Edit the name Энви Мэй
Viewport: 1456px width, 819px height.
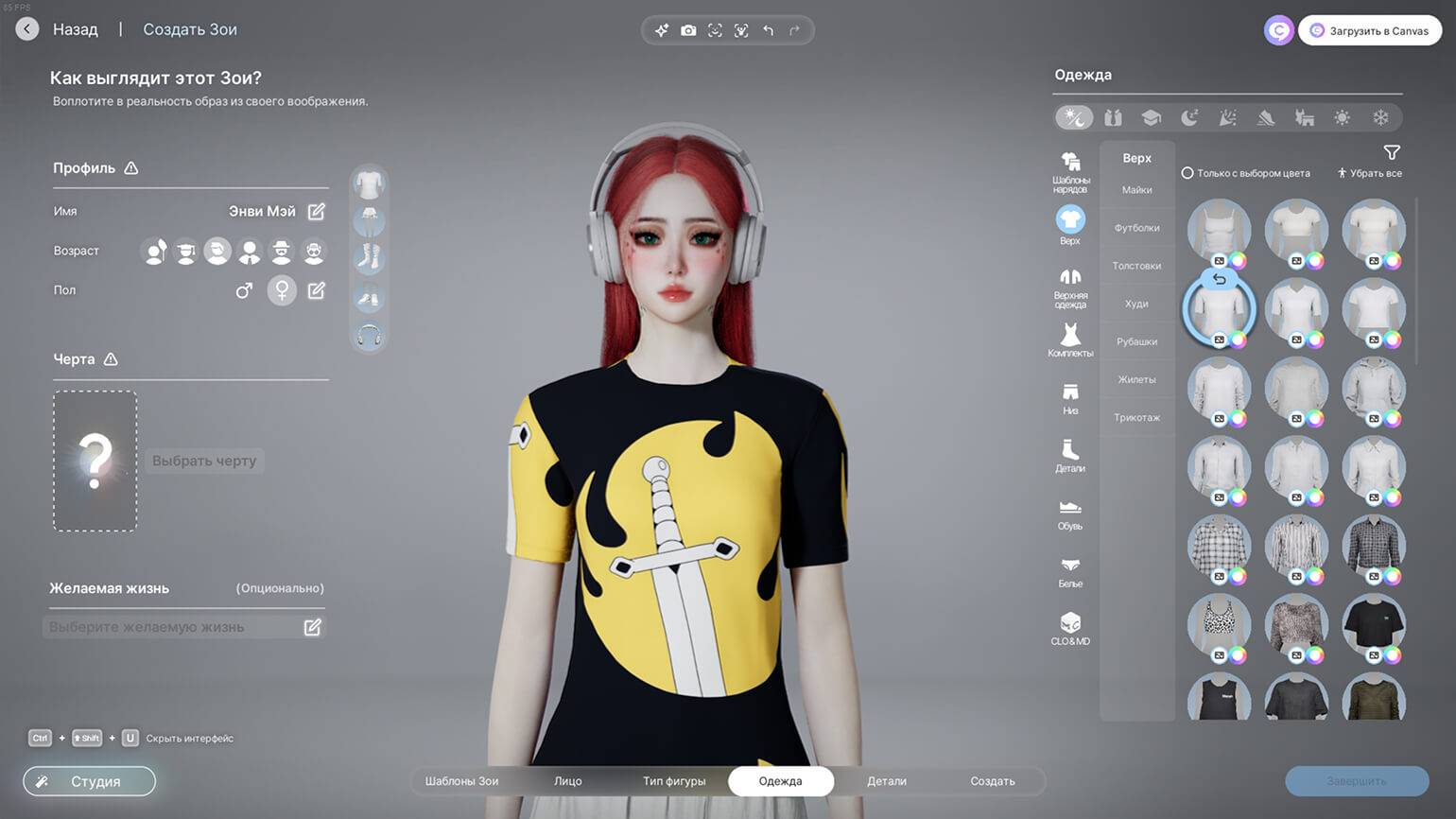click(317, 211)
